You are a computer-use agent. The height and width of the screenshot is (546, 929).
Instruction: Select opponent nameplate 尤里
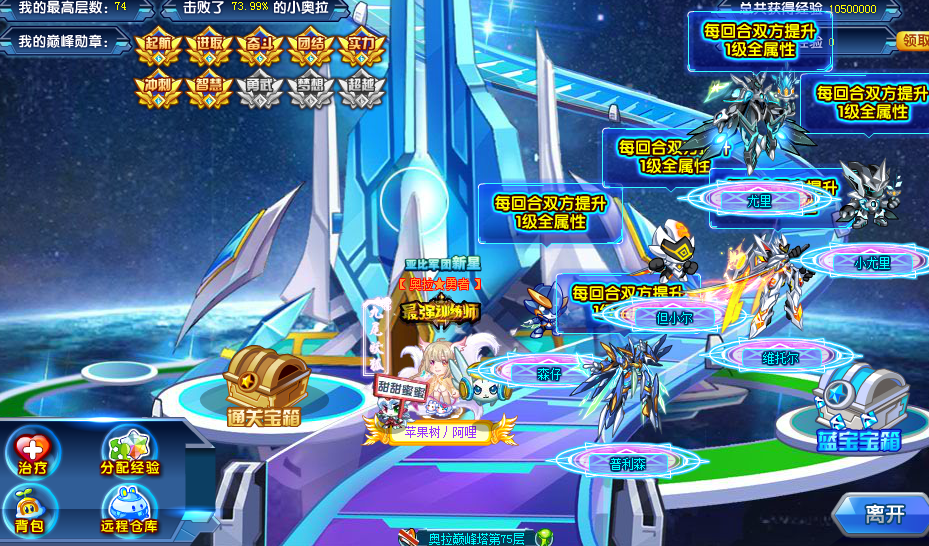pyautogui.click(x=760, y=200)
